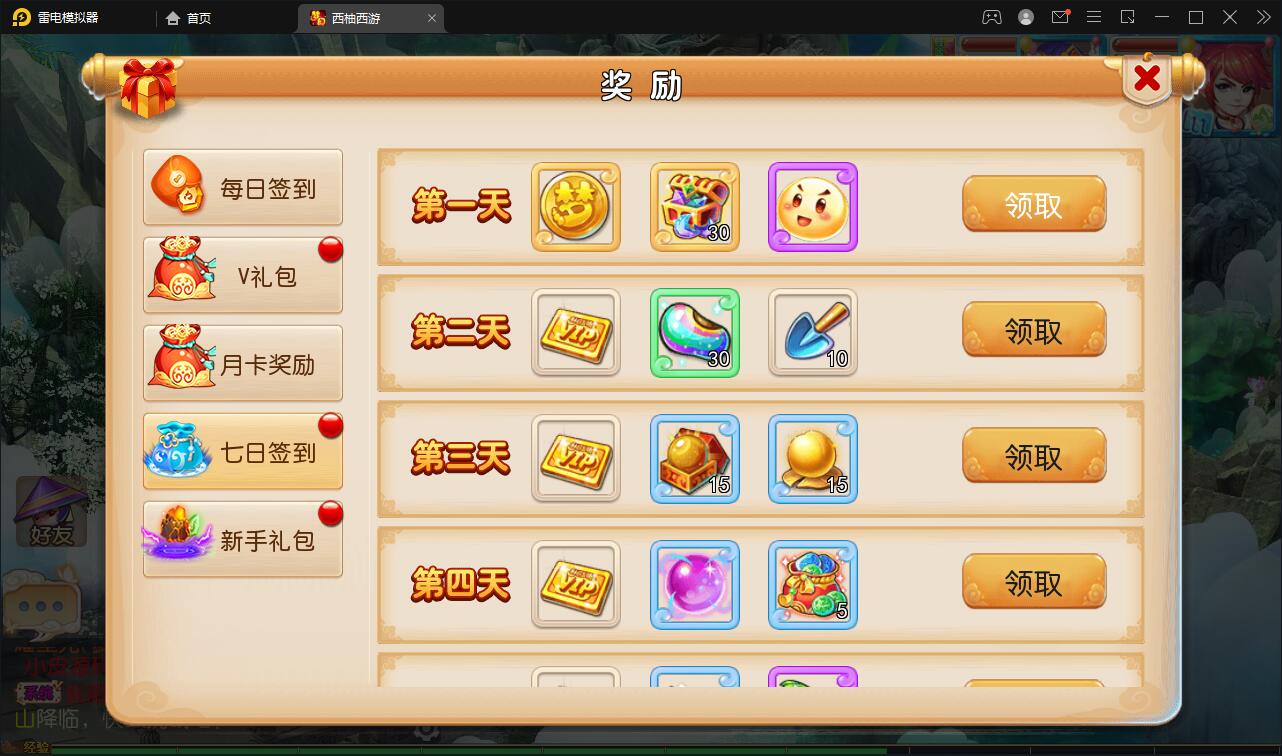Select the yellow emoji reward icon
Viewport: 1282px width, 756px height.
812,207
